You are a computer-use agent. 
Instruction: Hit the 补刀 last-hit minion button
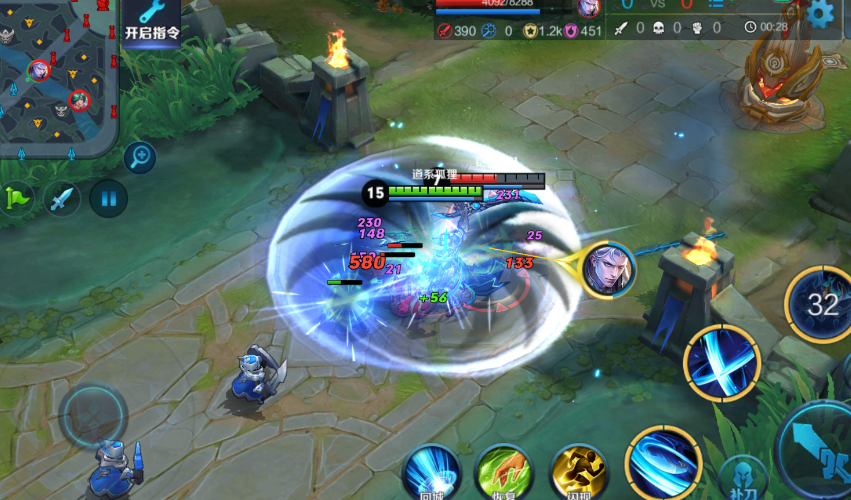coord(742,479)
